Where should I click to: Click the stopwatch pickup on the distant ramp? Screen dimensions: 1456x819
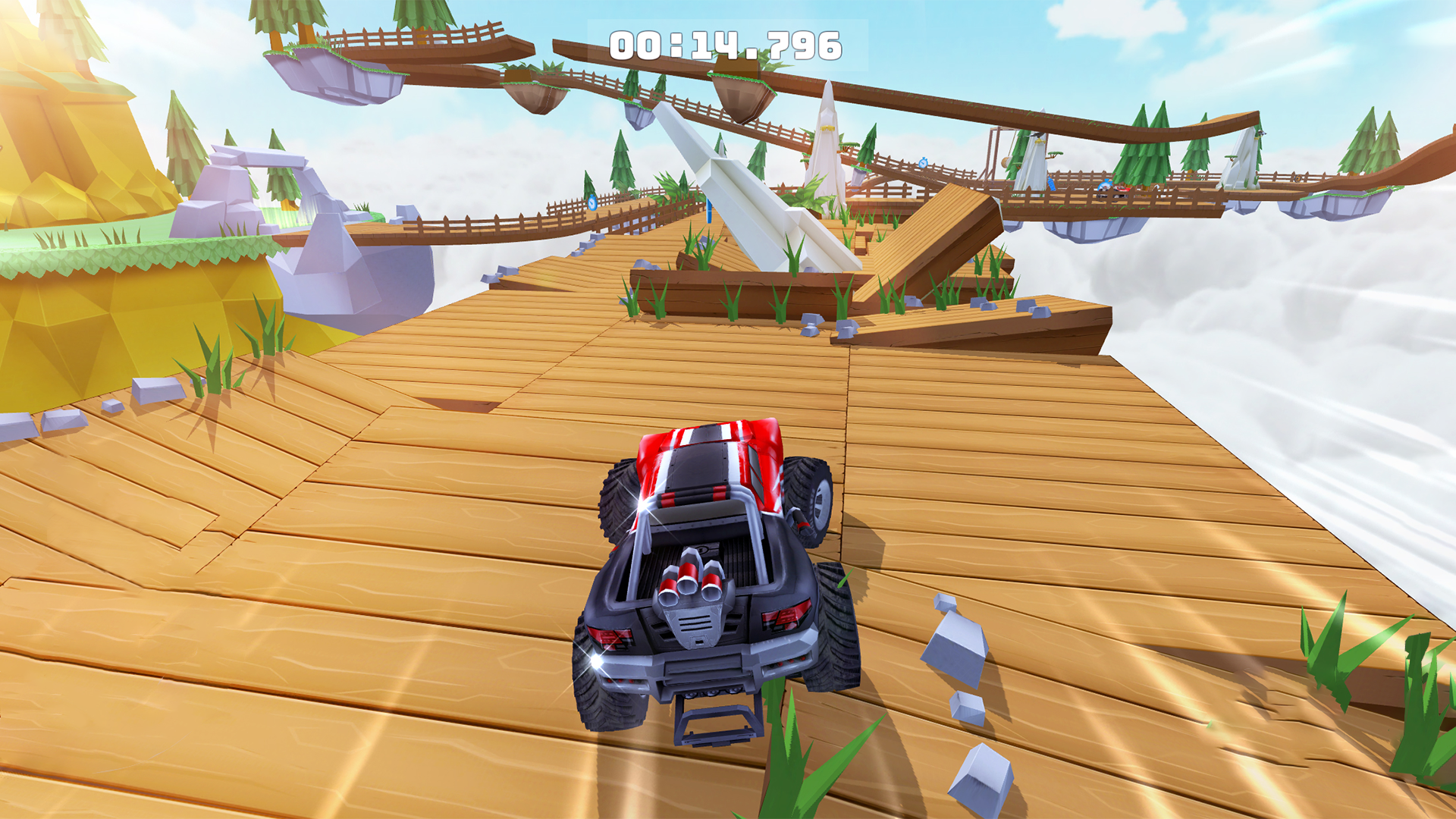pos(923,164)
